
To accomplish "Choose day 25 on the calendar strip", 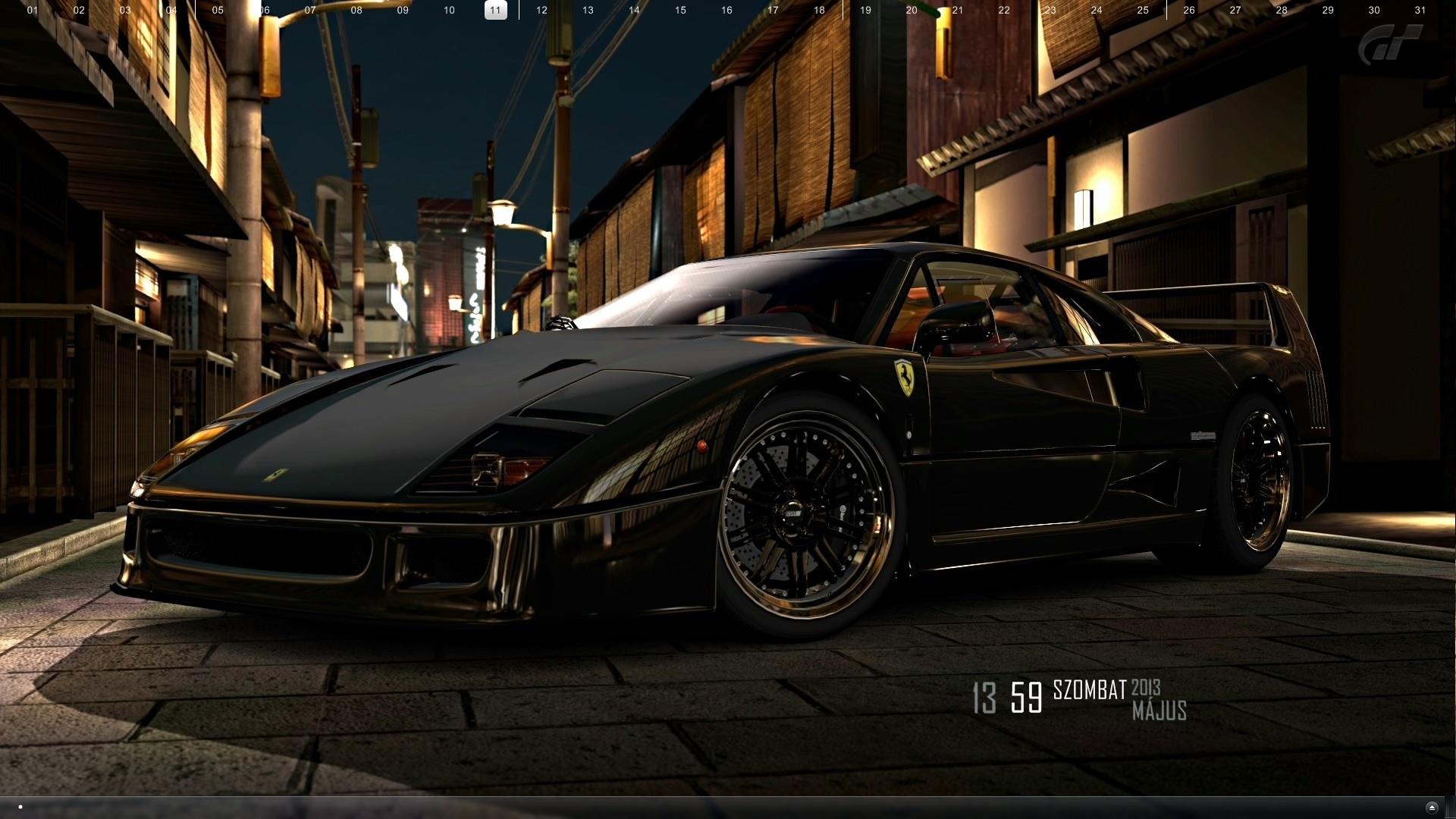I will 1143,10.
